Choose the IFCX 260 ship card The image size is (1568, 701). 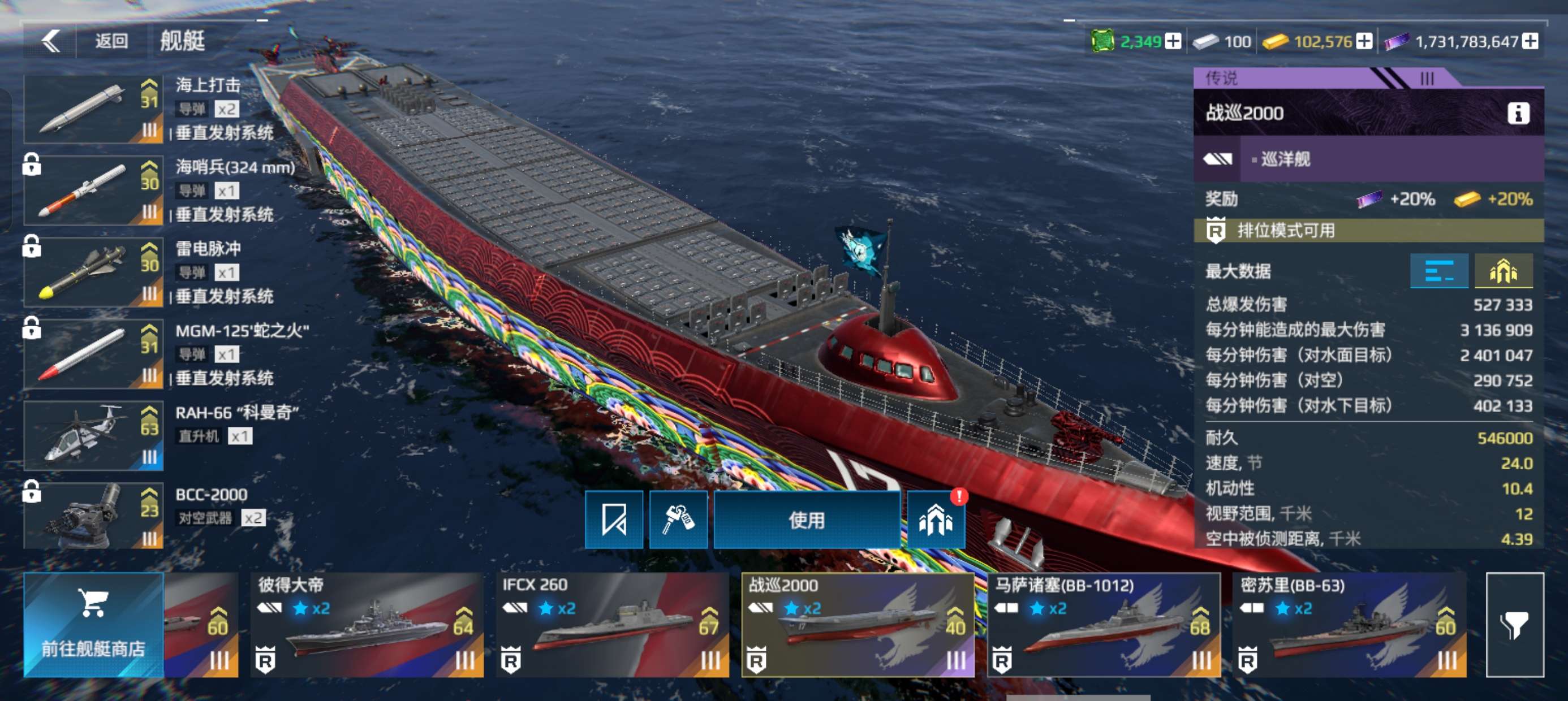613,625
